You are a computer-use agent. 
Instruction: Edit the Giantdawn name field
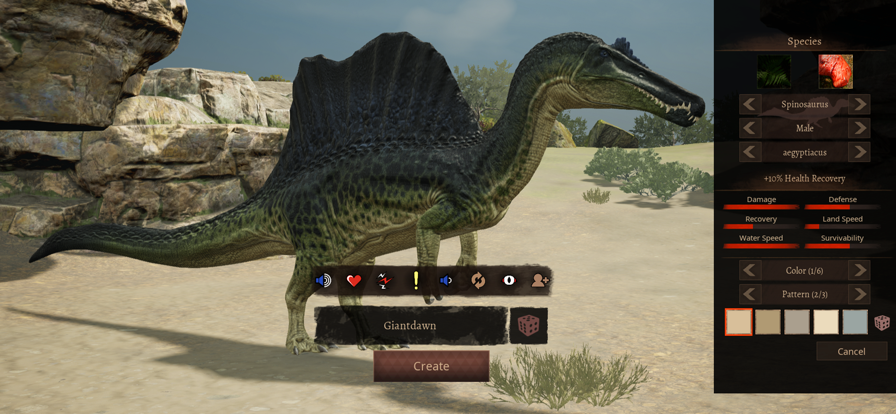click(410, 325)
